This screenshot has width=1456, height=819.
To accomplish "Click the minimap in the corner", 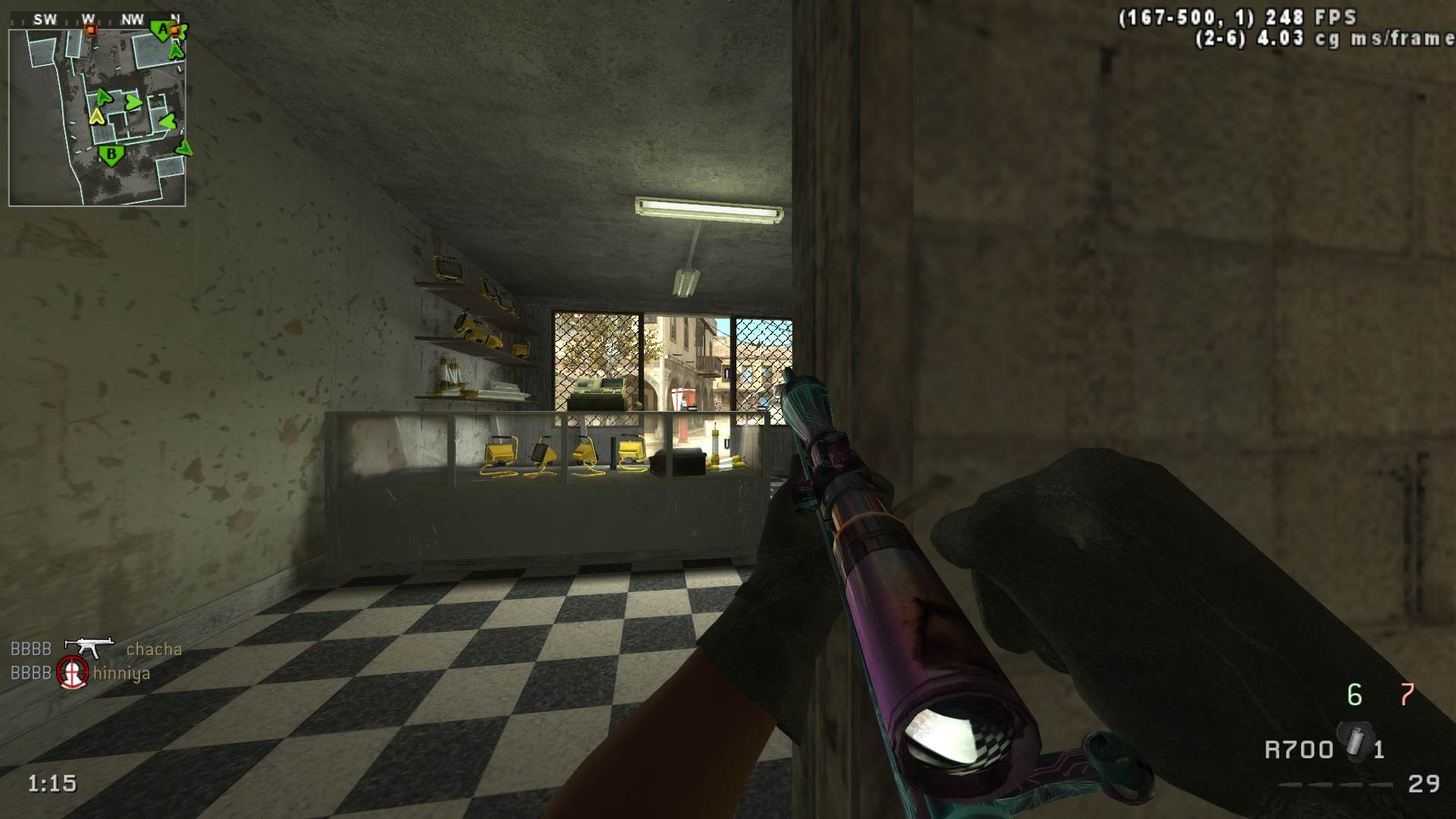I will click(x=97, y=118).
